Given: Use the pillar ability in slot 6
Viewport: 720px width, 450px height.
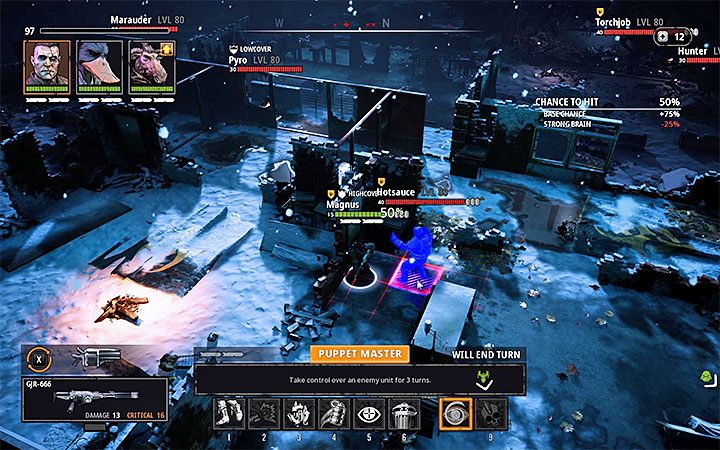Looking at the screenshot, I should click(x=404, y=413).
